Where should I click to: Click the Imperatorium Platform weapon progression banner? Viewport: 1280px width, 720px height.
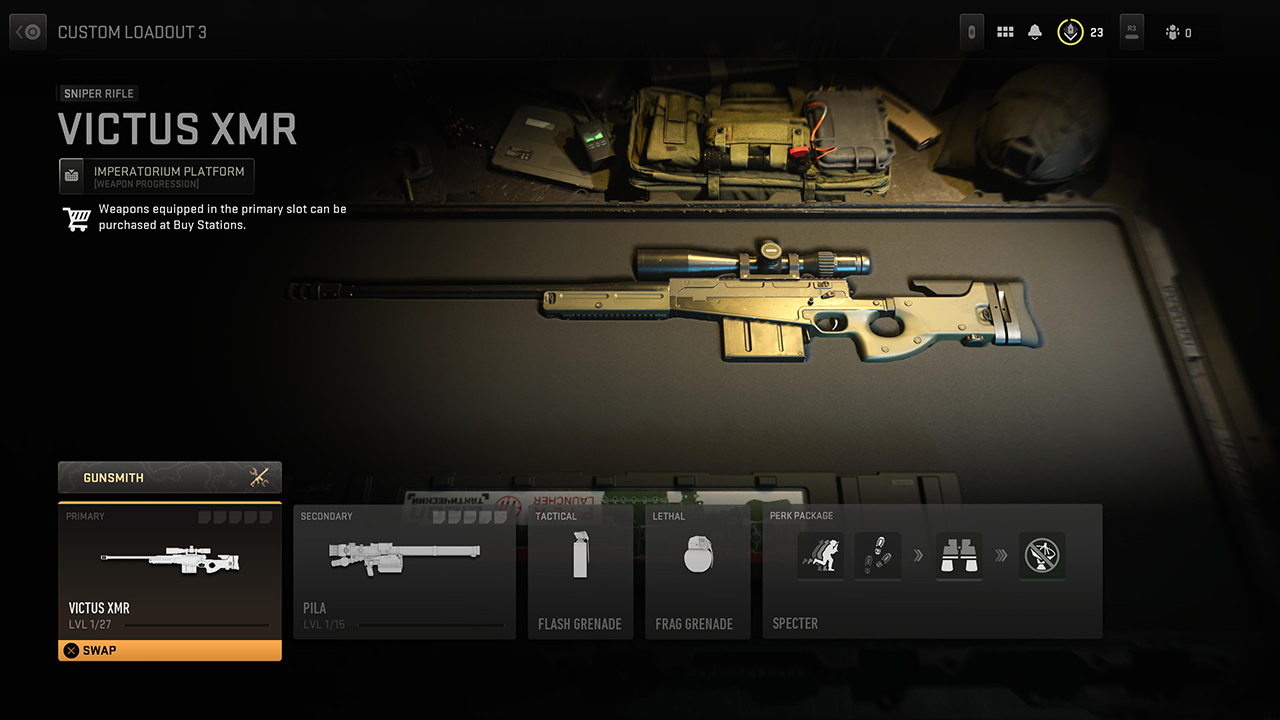[156, 175]
